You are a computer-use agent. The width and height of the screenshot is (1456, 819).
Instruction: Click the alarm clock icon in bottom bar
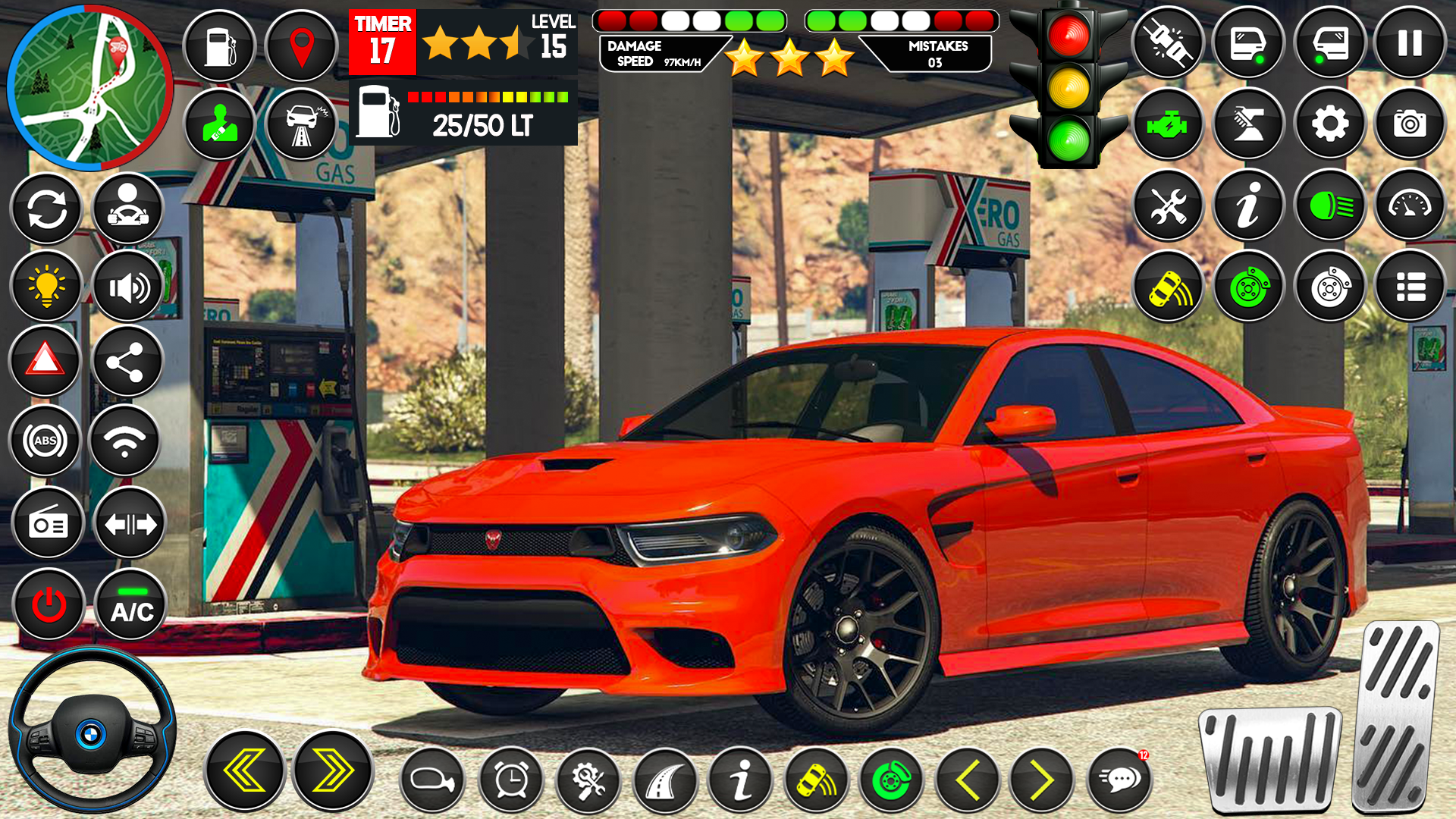tap(510, 777)
